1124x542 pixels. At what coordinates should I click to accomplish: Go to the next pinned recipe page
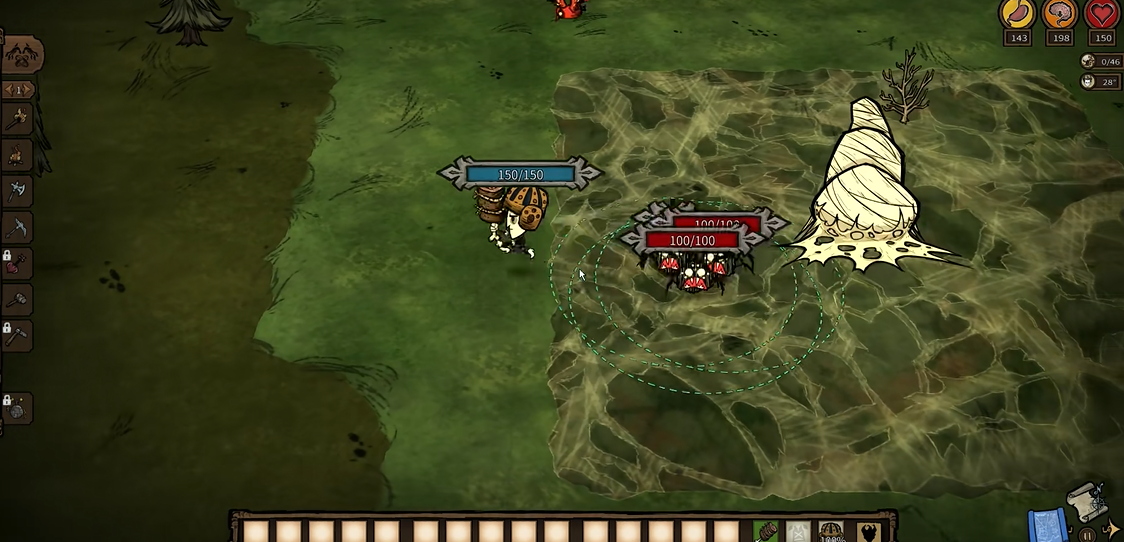29,90
